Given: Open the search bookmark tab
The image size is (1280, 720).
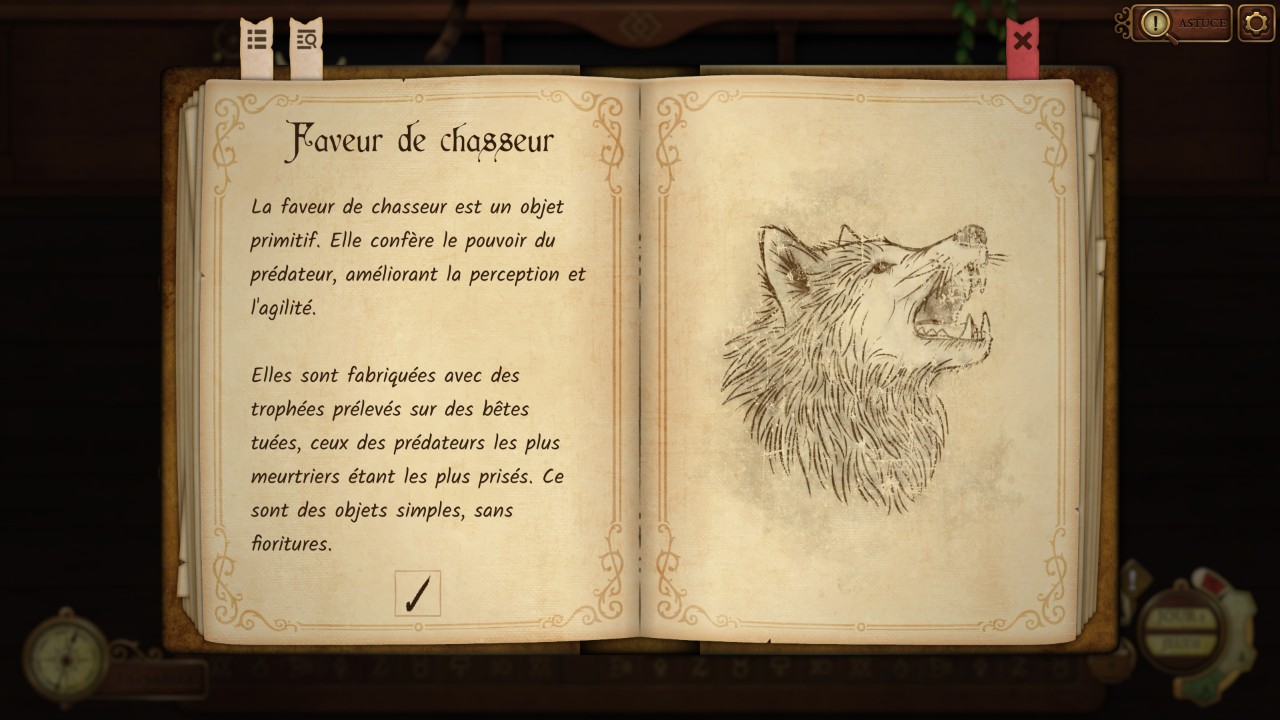Looking at the screenshot, I should tap(306, 41).
